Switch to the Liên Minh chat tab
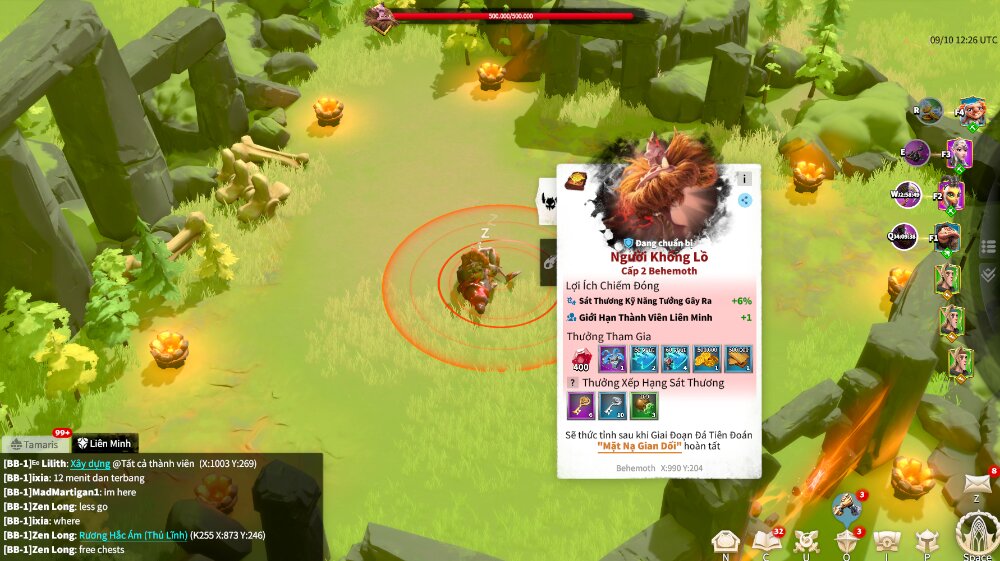Screen dimensions: 1000x561 point(105,443)
